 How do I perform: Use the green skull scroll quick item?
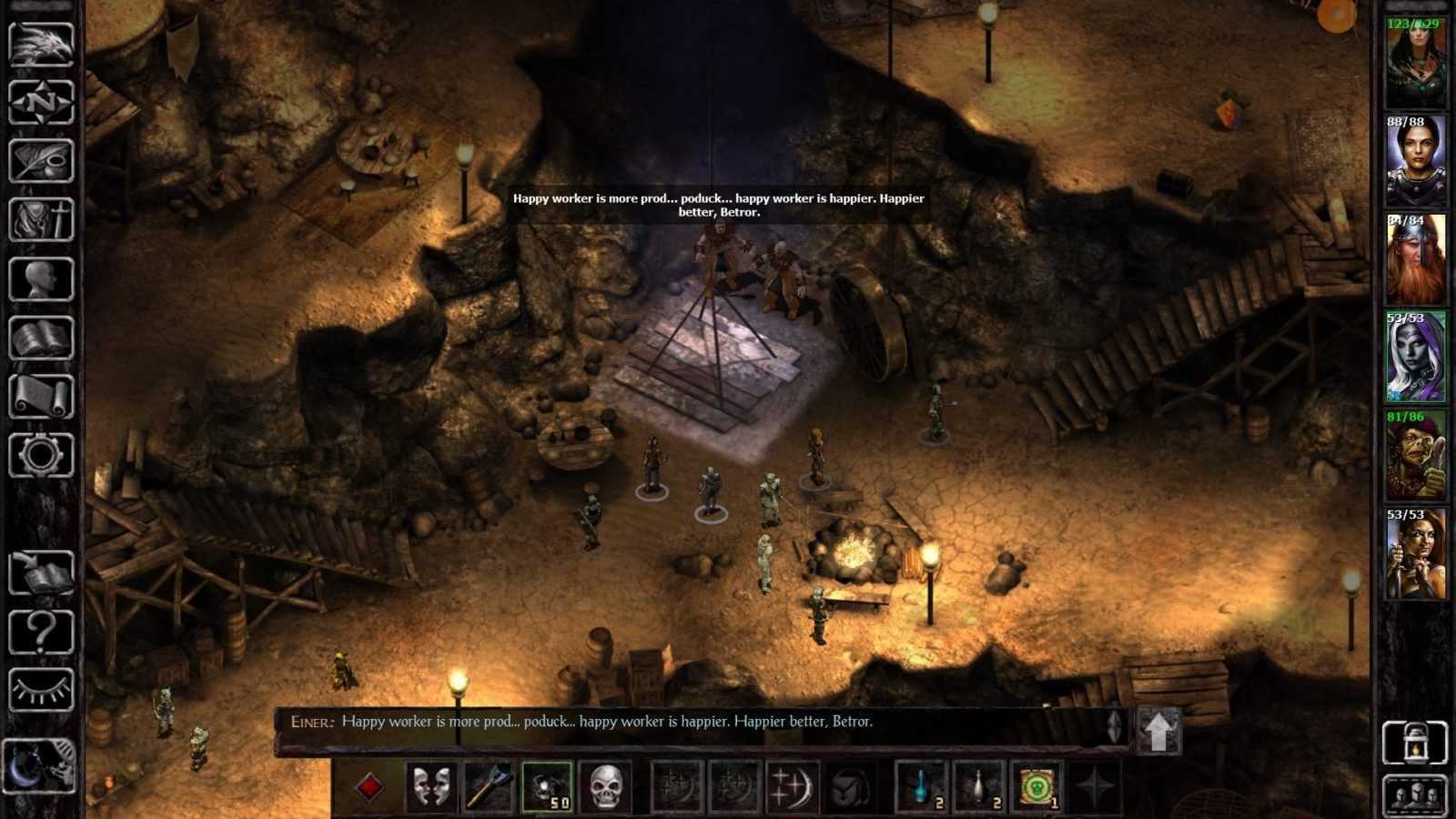click(x=1037, y=786)
